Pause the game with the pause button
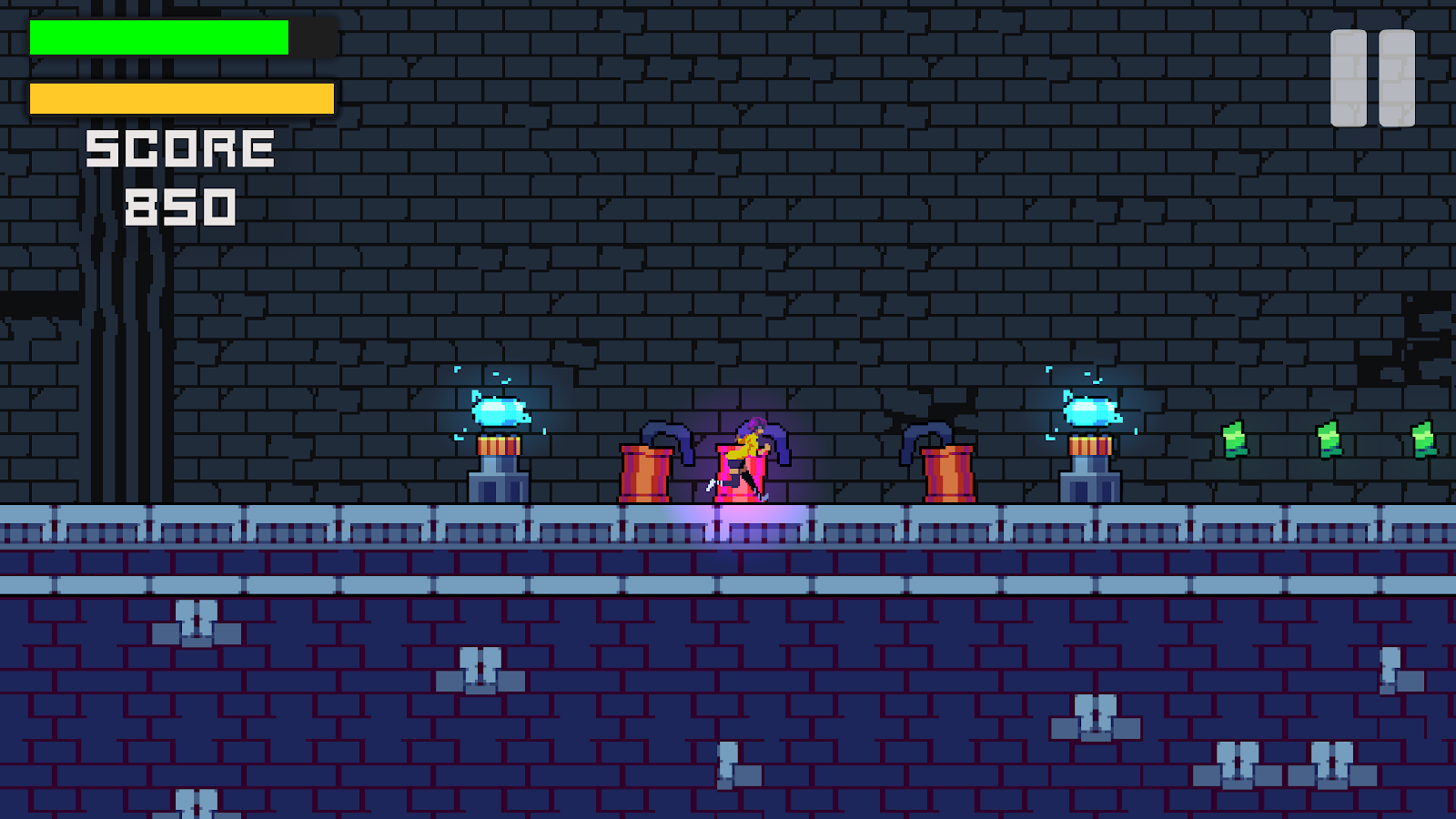Image resolution: width=1456 pixels, height=819 pixels. 1372,78
